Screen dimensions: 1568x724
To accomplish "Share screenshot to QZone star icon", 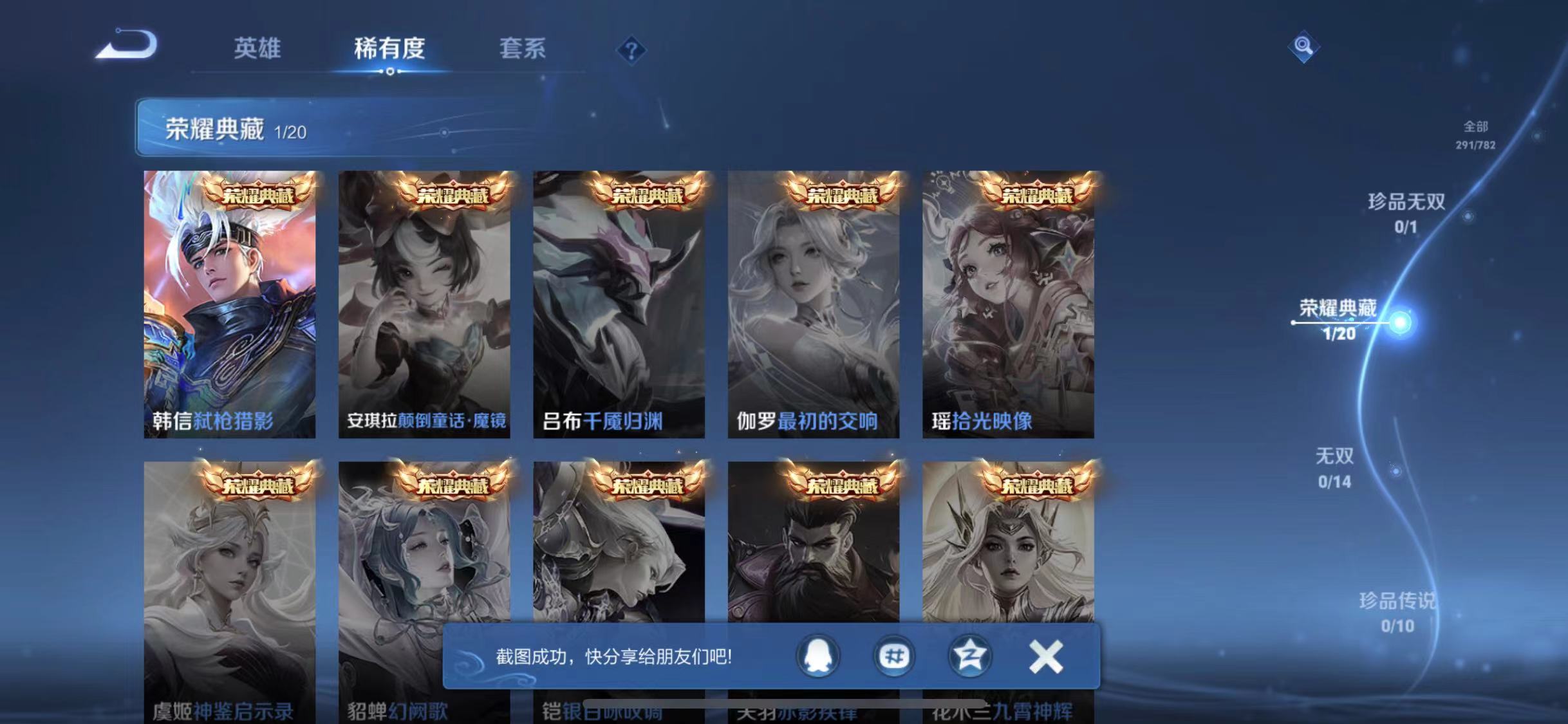I will coord(972,656).
